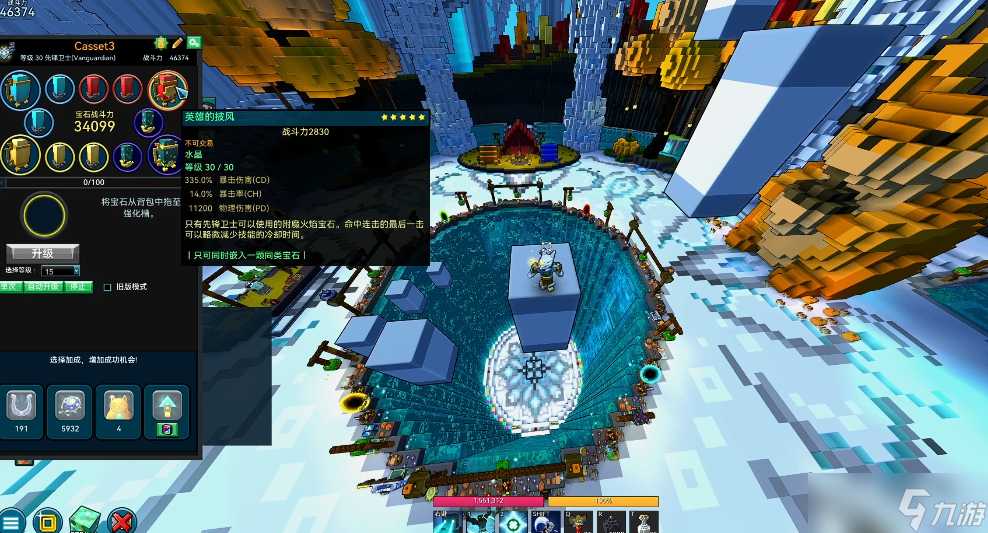Open the hamburger main menu button
This screenshot has height=533, width=988.
12,522
